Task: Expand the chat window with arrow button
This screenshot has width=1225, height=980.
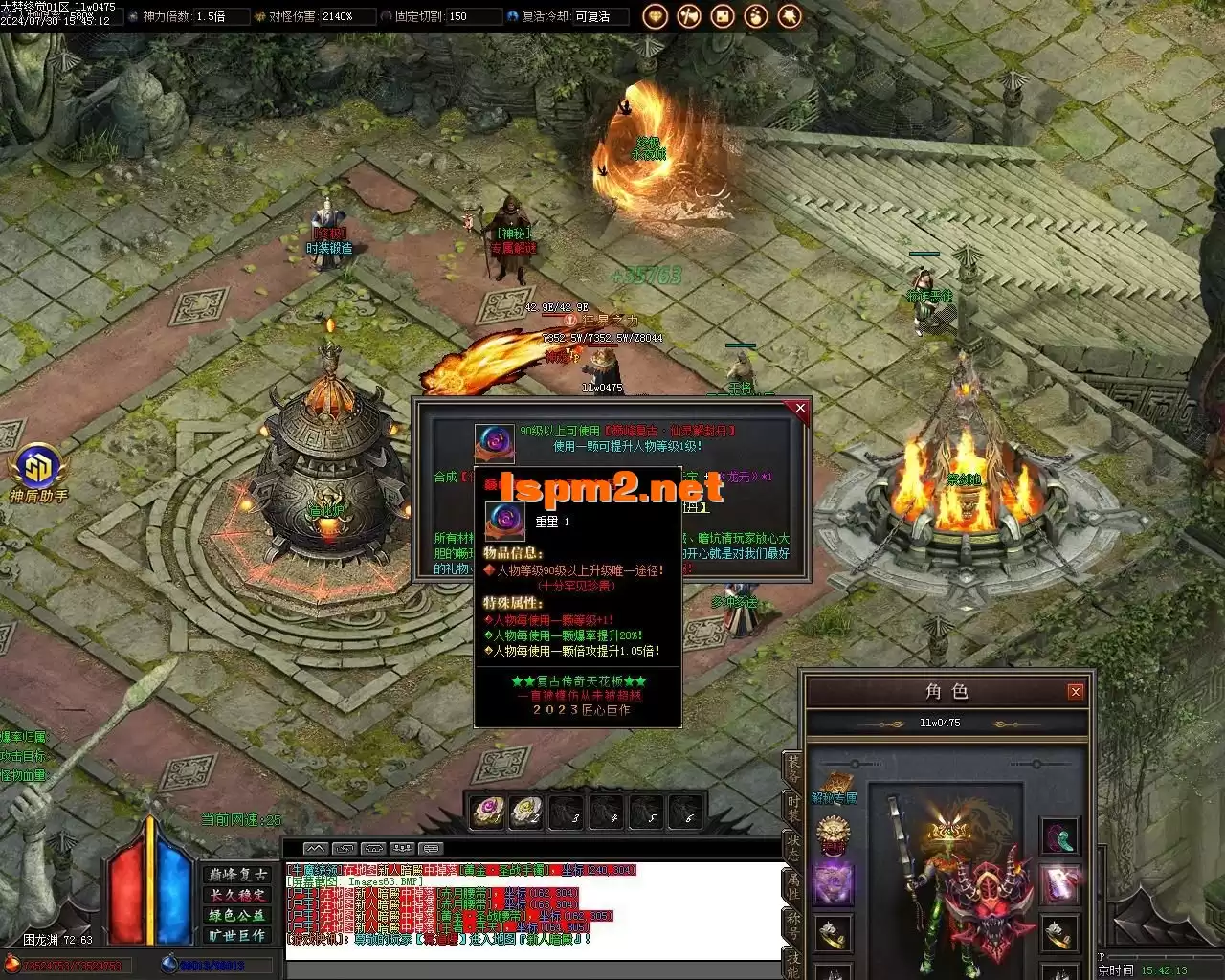Action: pos(315,848)
